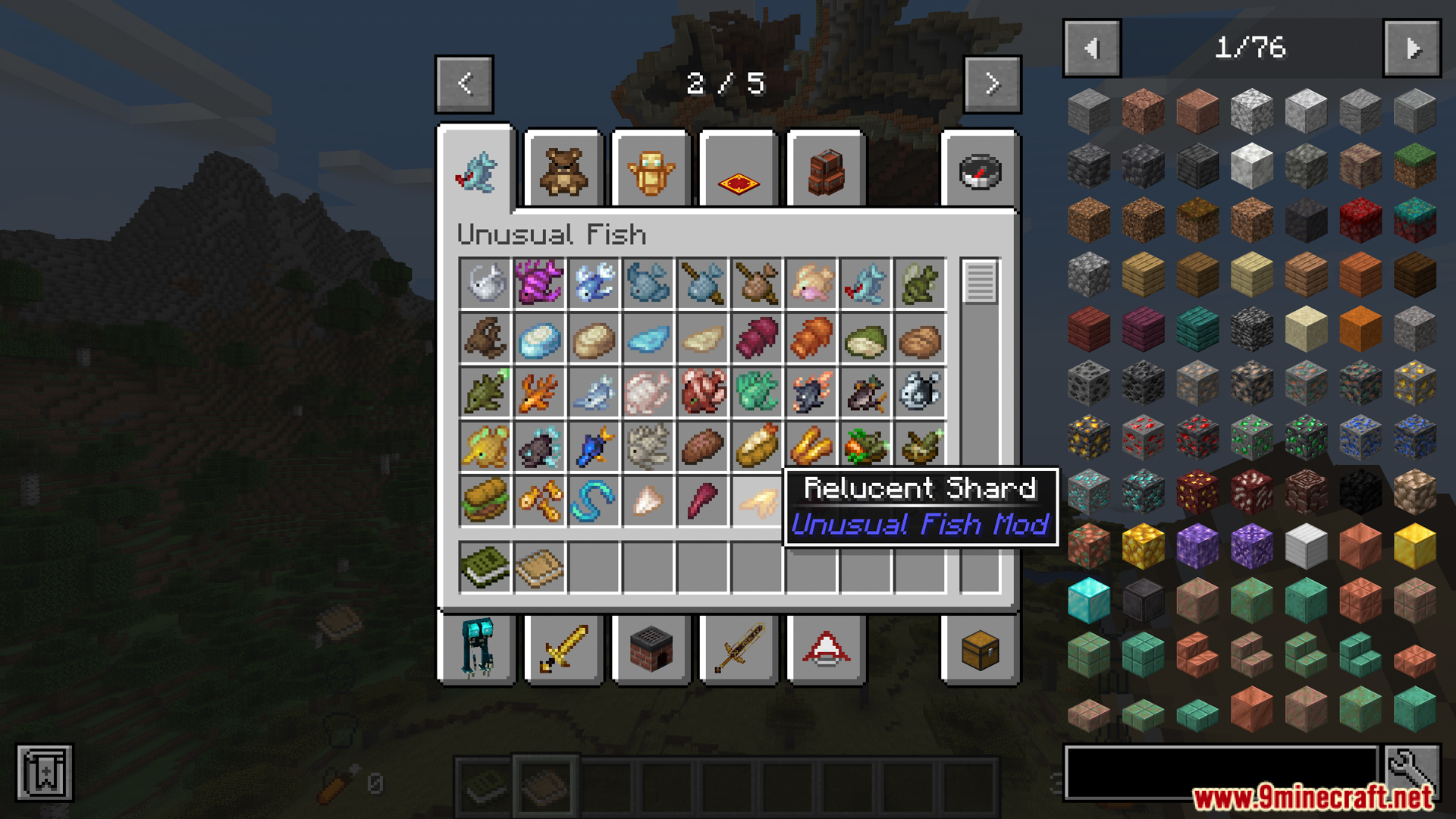Screen dimensions: 1456x819
Task: Toggle the JEI bookmarks button
Action: click(x=45, y=773)
